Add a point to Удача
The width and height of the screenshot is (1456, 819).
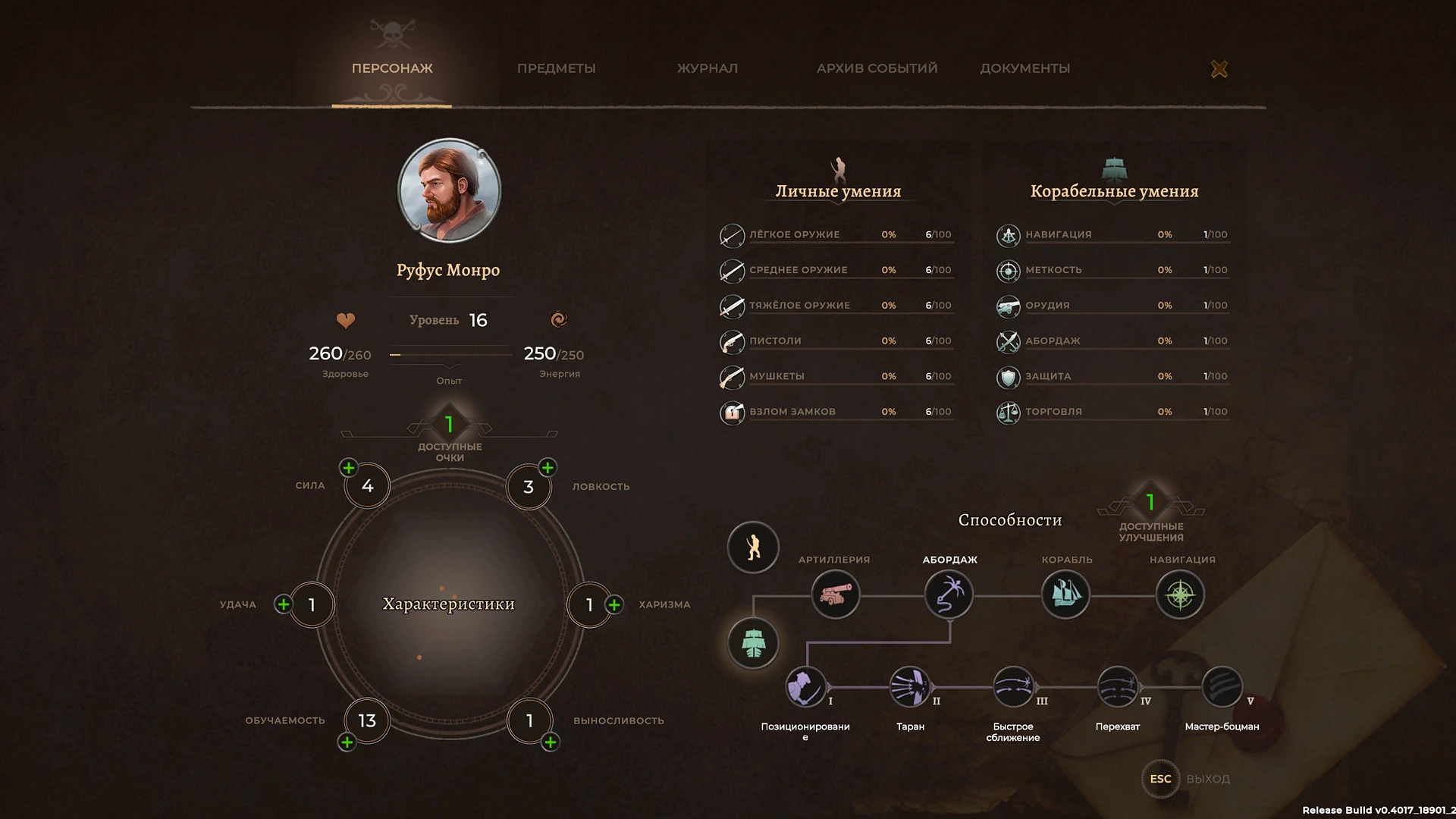click(x=284, y=604)
